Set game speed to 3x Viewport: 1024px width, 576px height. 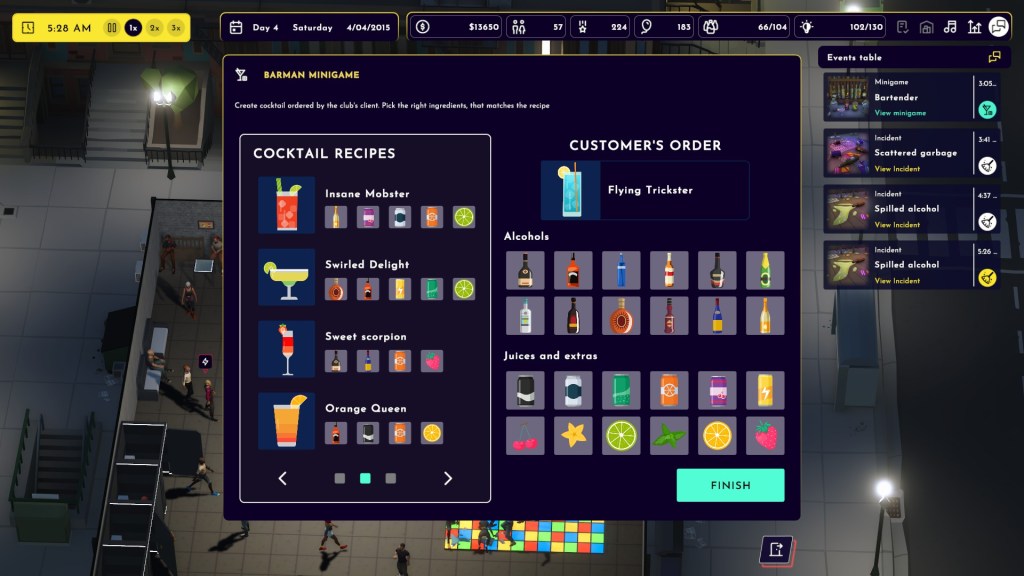click(x=177, y=28)
